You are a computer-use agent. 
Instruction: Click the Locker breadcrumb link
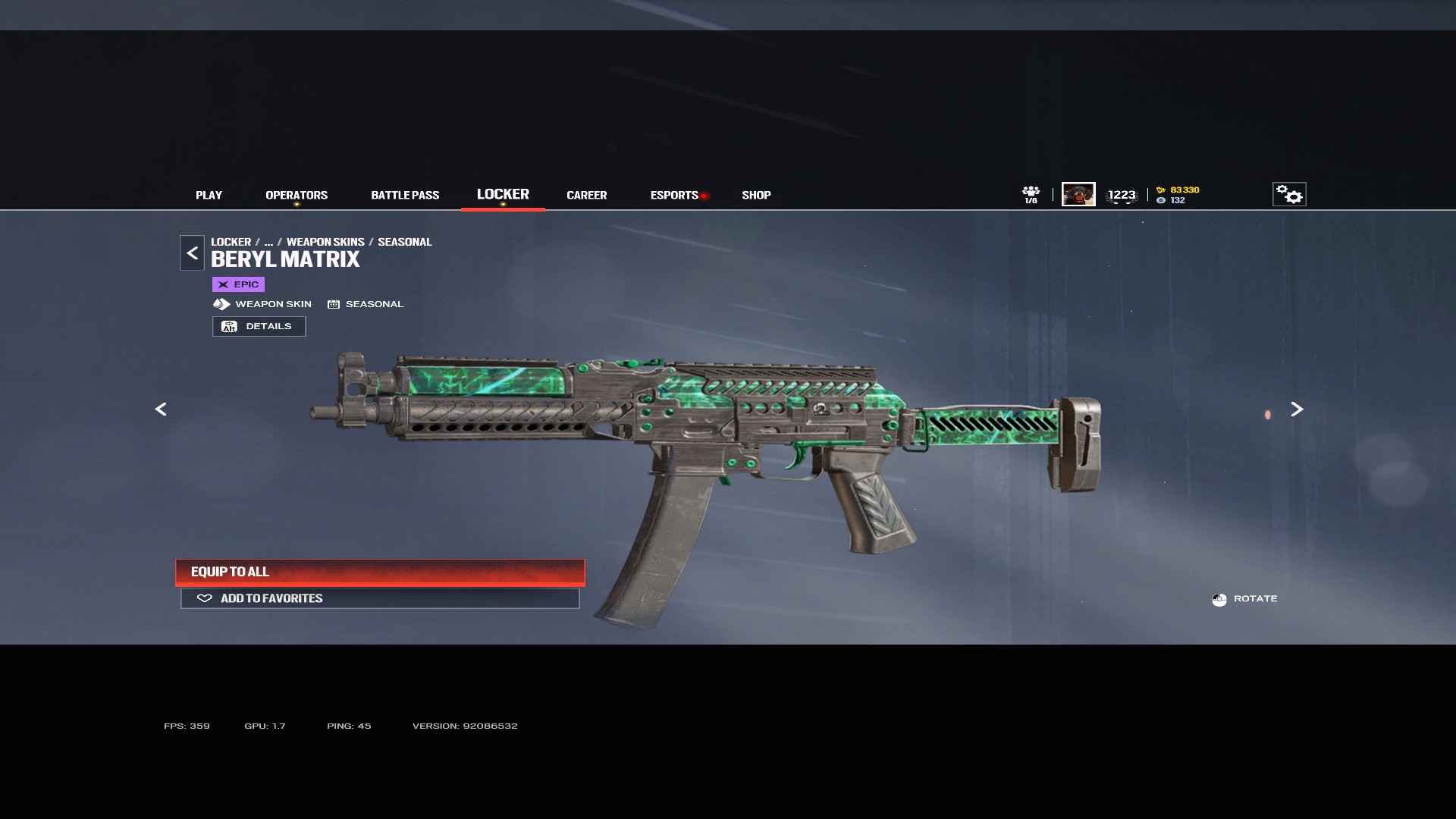tap(231, 242)
